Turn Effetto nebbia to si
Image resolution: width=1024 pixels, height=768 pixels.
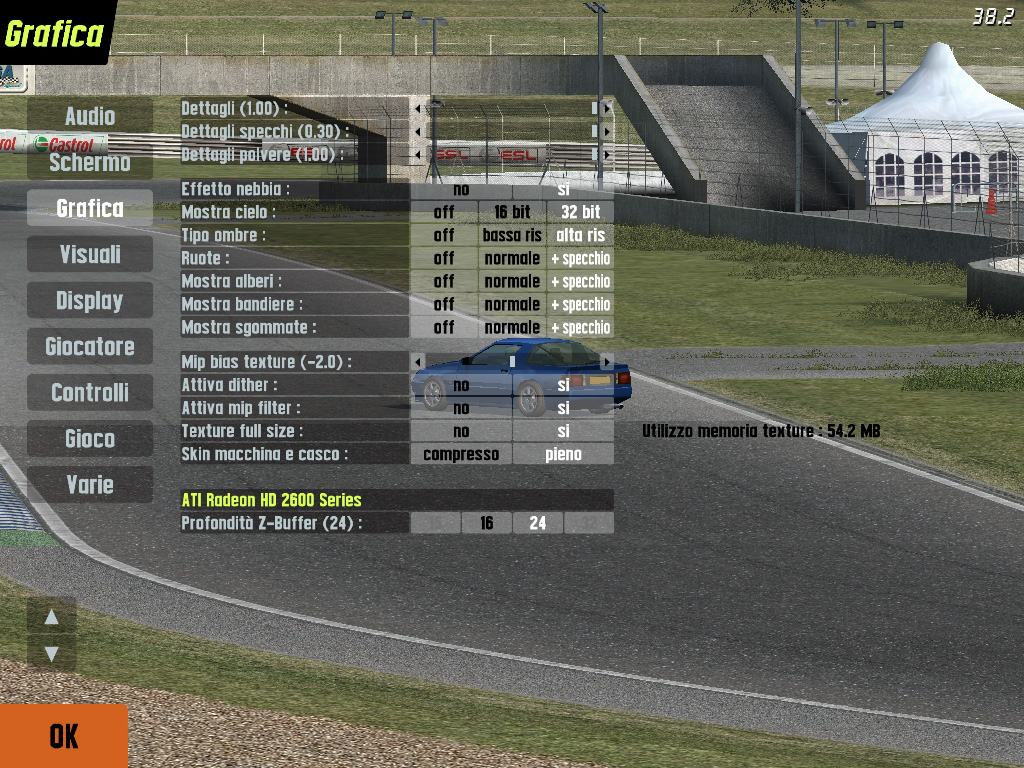[x=563, y=189]
